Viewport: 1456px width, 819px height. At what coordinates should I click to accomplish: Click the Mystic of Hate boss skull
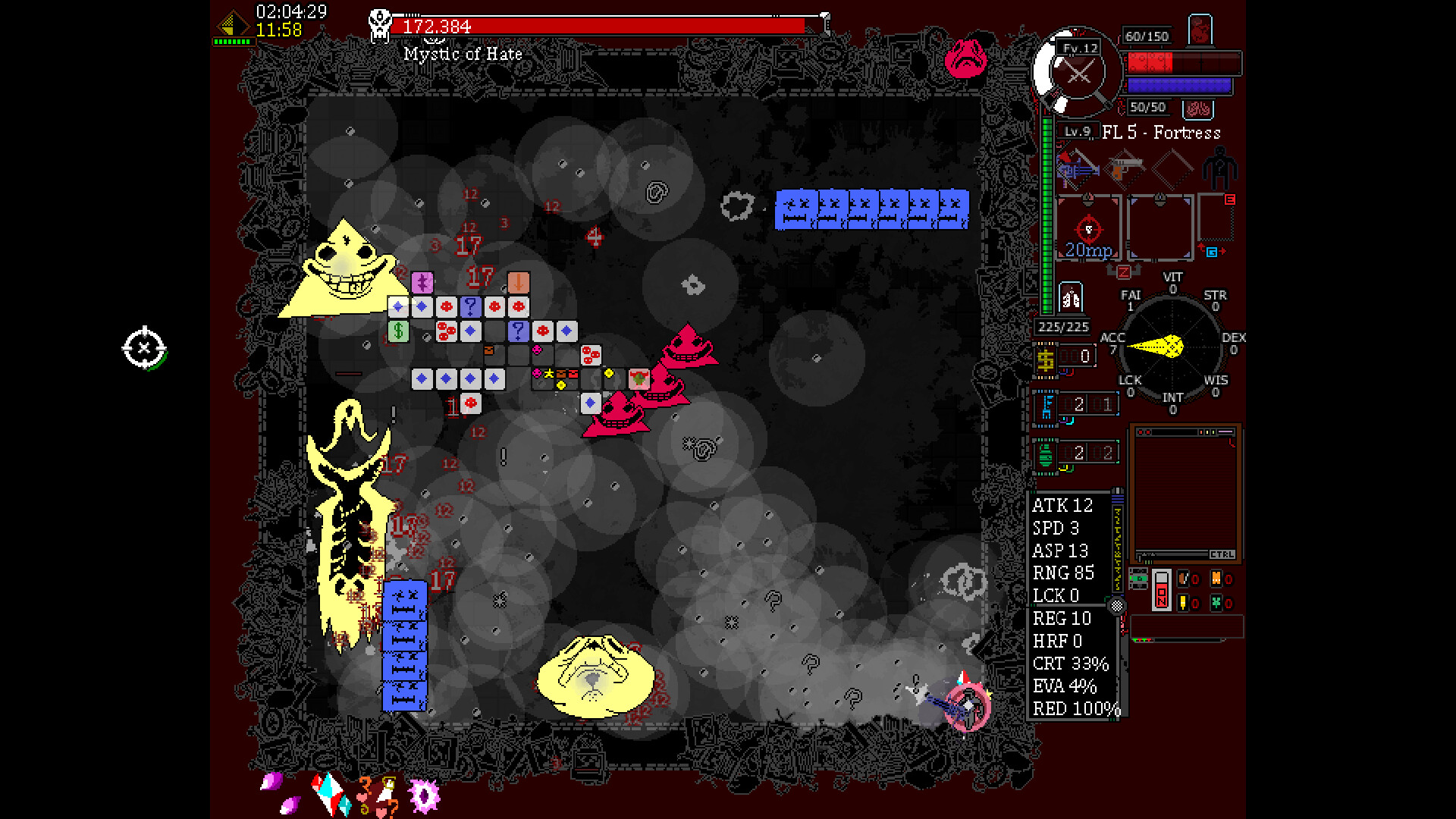[x=380, y=25]
